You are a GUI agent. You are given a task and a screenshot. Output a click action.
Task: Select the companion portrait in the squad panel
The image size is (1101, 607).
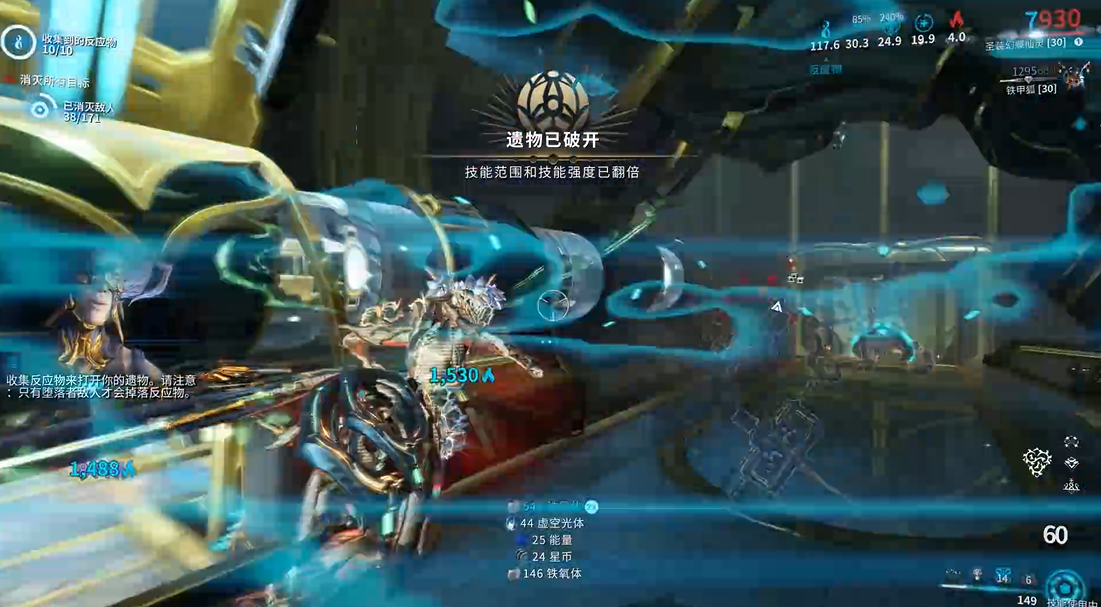(x=1075, y=75)
